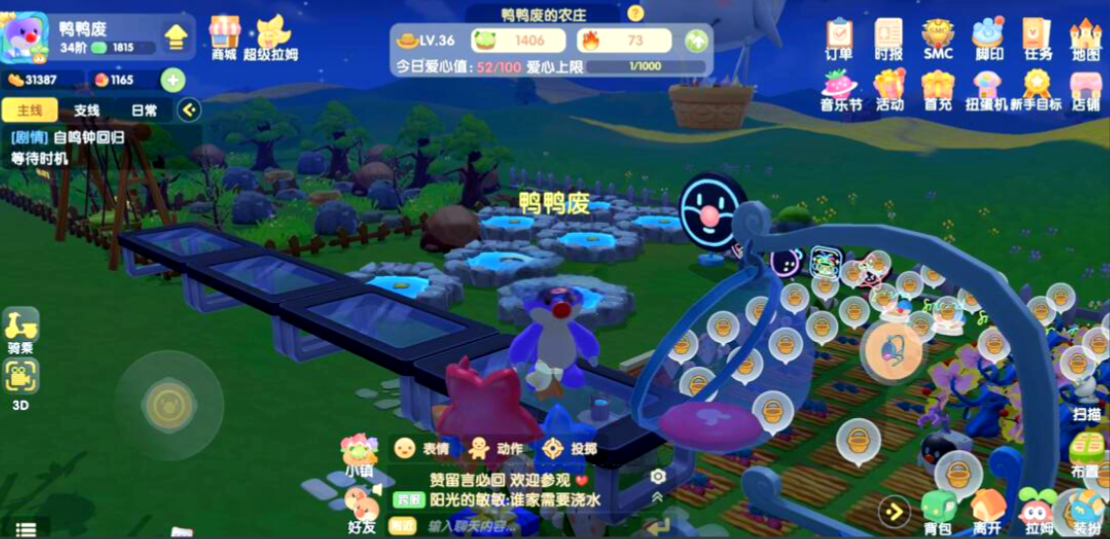Collapse the quest tracker with the arrow button

(x=189, y=110)
